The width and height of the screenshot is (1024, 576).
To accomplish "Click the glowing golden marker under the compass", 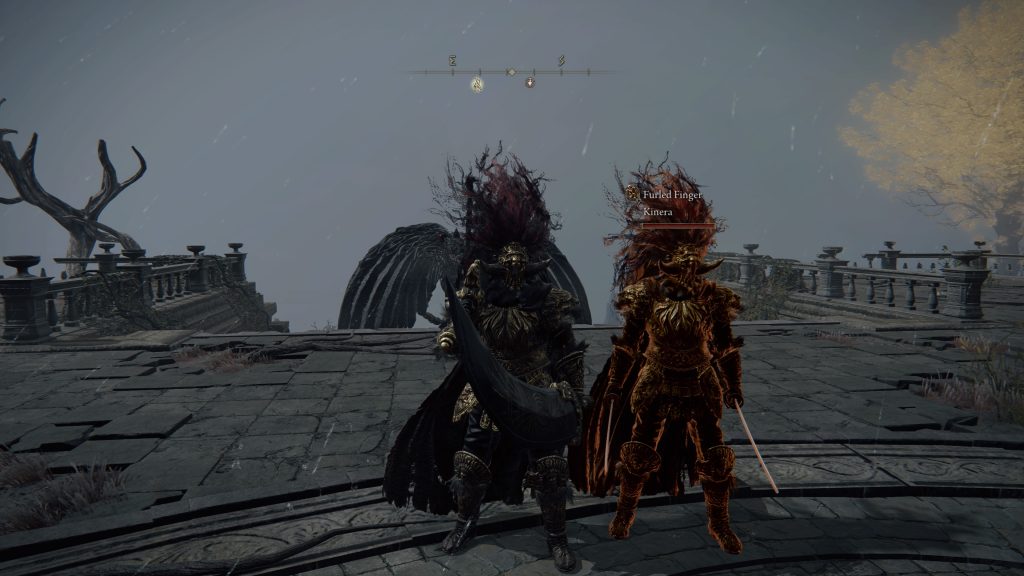I will [478, 84].
